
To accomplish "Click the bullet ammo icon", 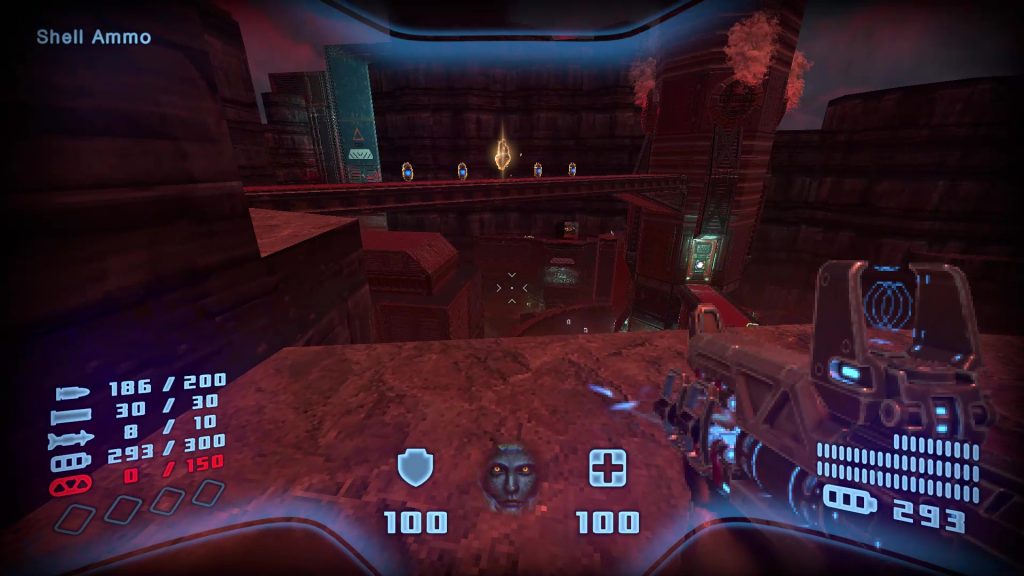I will (x=74, y=391).
